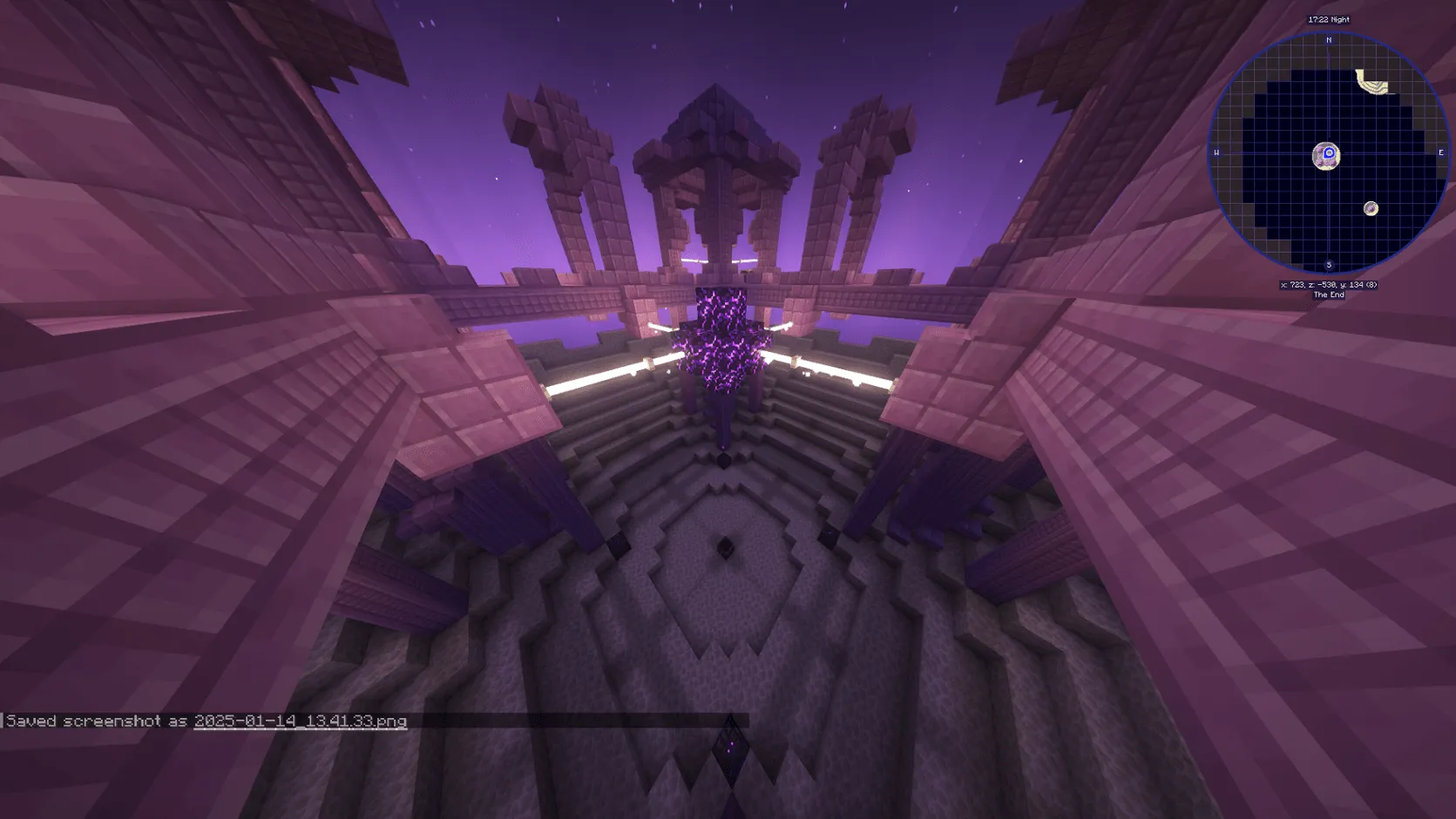
Task: Click The End dimension label under the coordinates
Action: point(1330,294)
